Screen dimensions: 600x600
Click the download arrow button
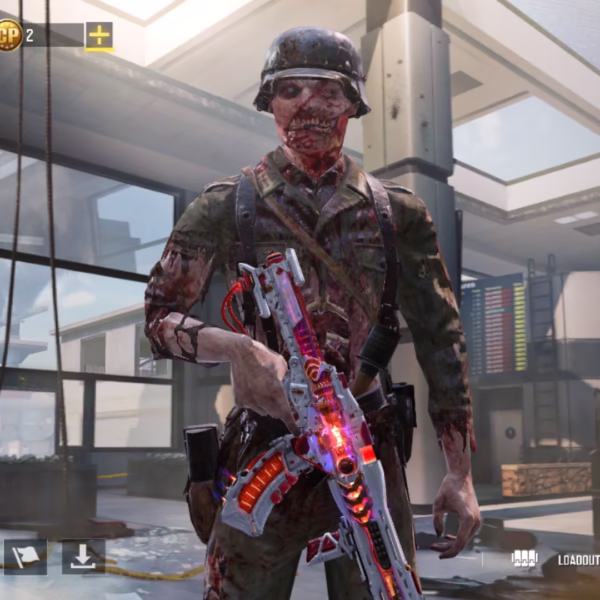click(83, 556)
